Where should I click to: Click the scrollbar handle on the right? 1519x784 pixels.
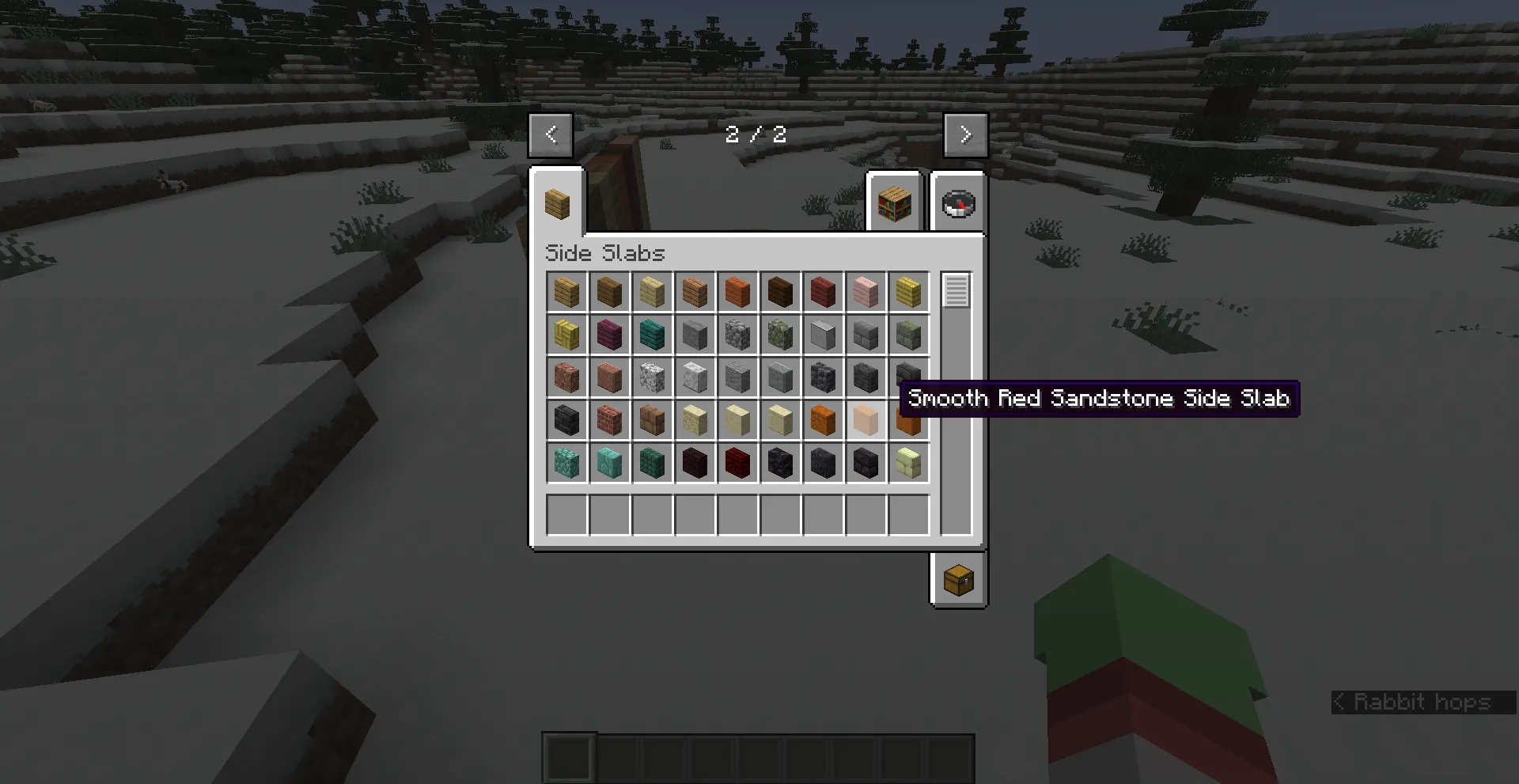click(955, 293)
